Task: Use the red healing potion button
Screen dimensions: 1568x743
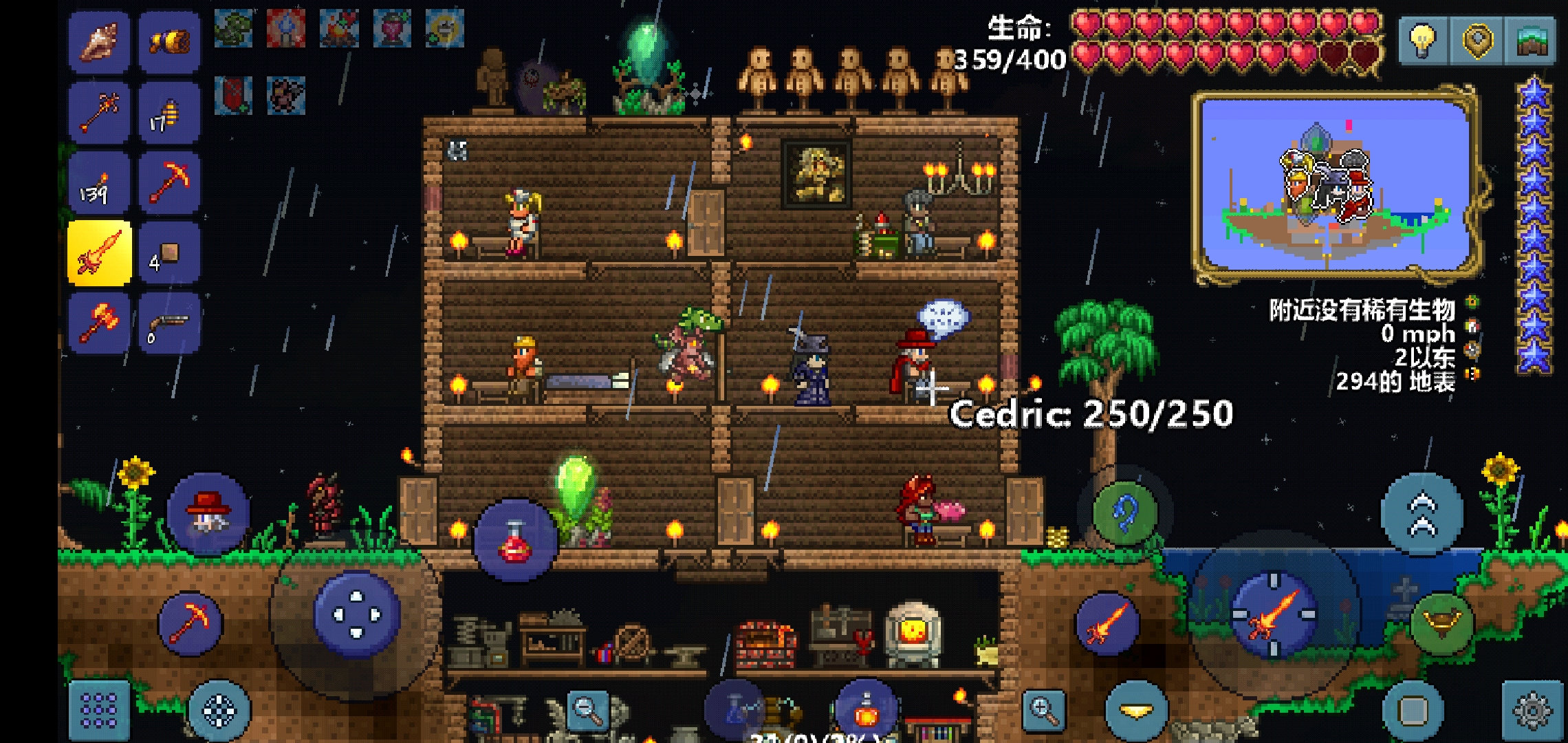Action: tap(515, 541)
